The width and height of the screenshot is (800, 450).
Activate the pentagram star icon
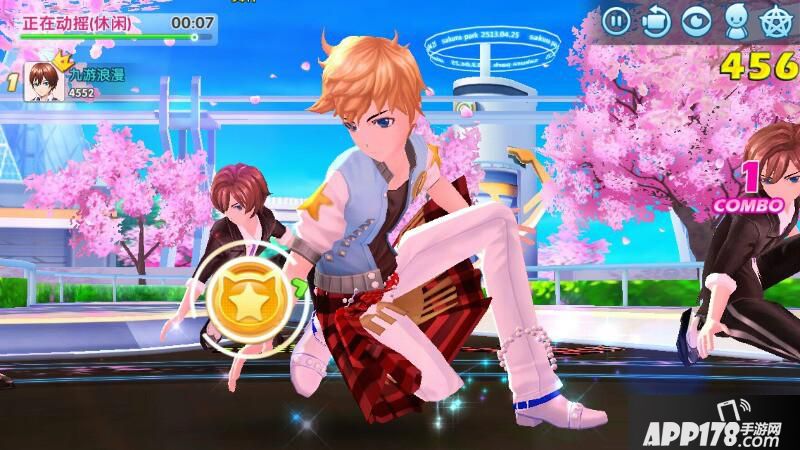[x=773, y=19]
